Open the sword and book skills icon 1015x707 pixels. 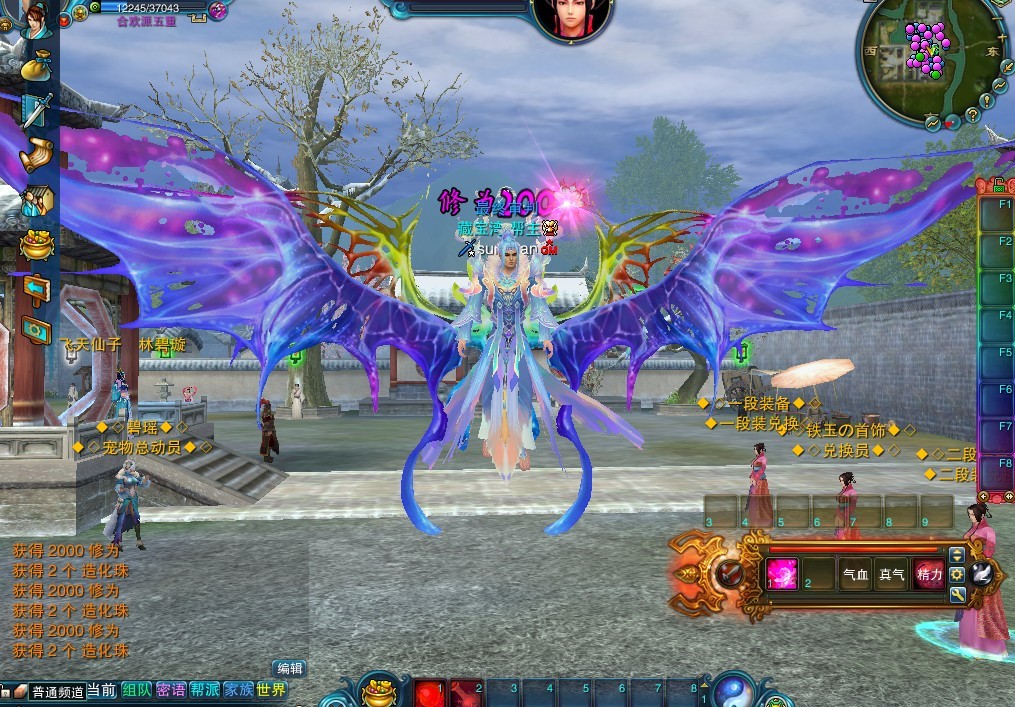coord(36,110)
